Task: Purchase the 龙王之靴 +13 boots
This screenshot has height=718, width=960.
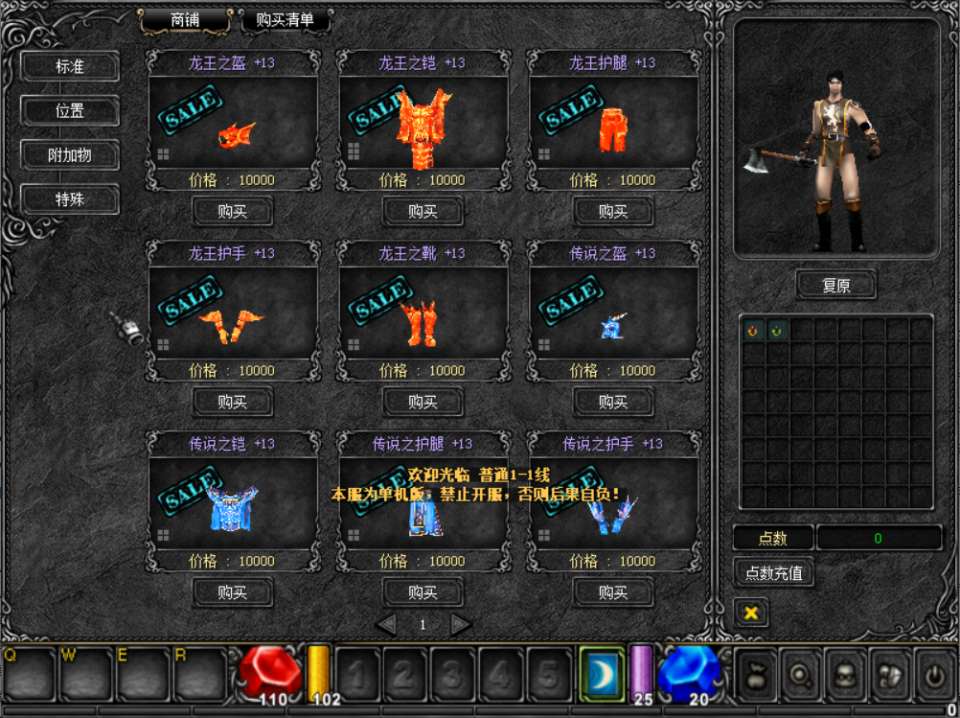Action: 423,402
